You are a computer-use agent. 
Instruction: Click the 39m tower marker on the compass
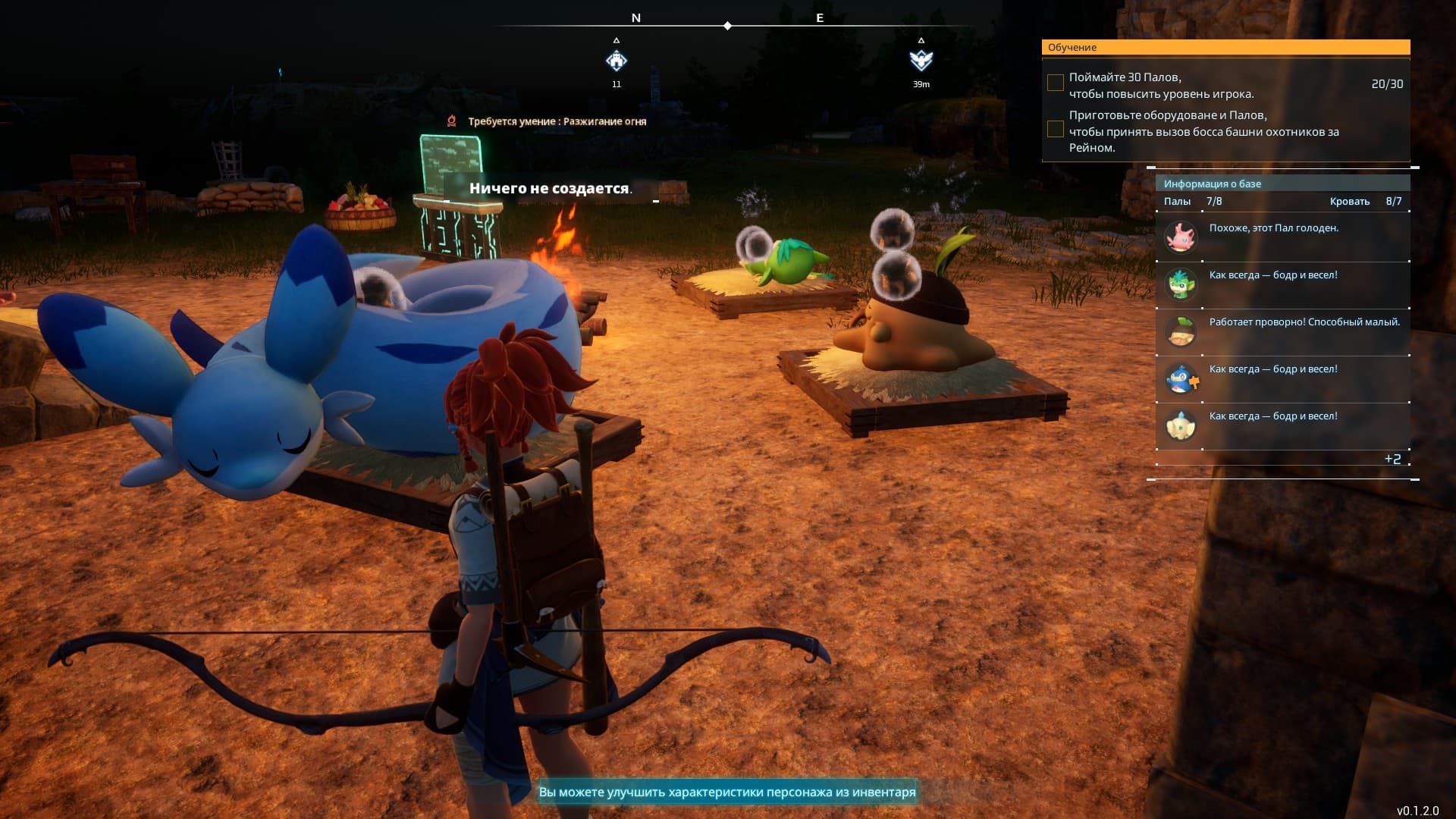pos(921,61)
